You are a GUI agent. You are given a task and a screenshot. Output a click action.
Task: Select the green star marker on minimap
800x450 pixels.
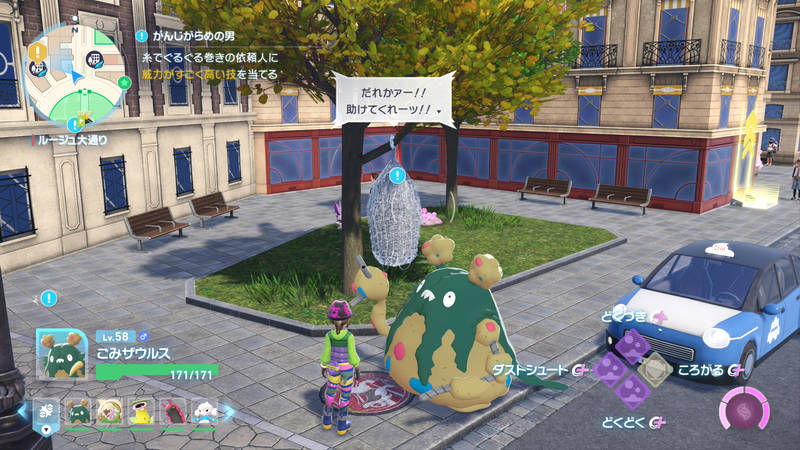(124, 80)
